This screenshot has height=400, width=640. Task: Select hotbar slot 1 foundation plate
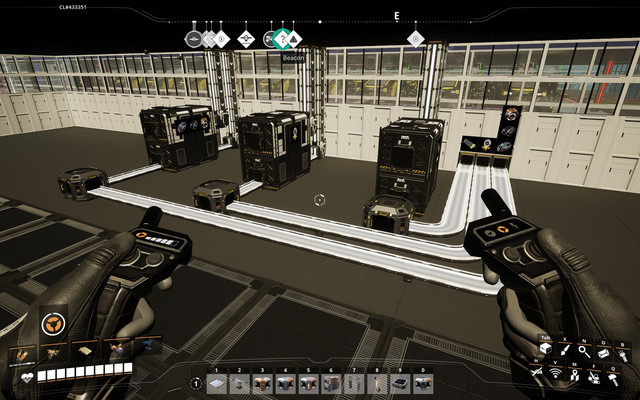coord(216,384)
